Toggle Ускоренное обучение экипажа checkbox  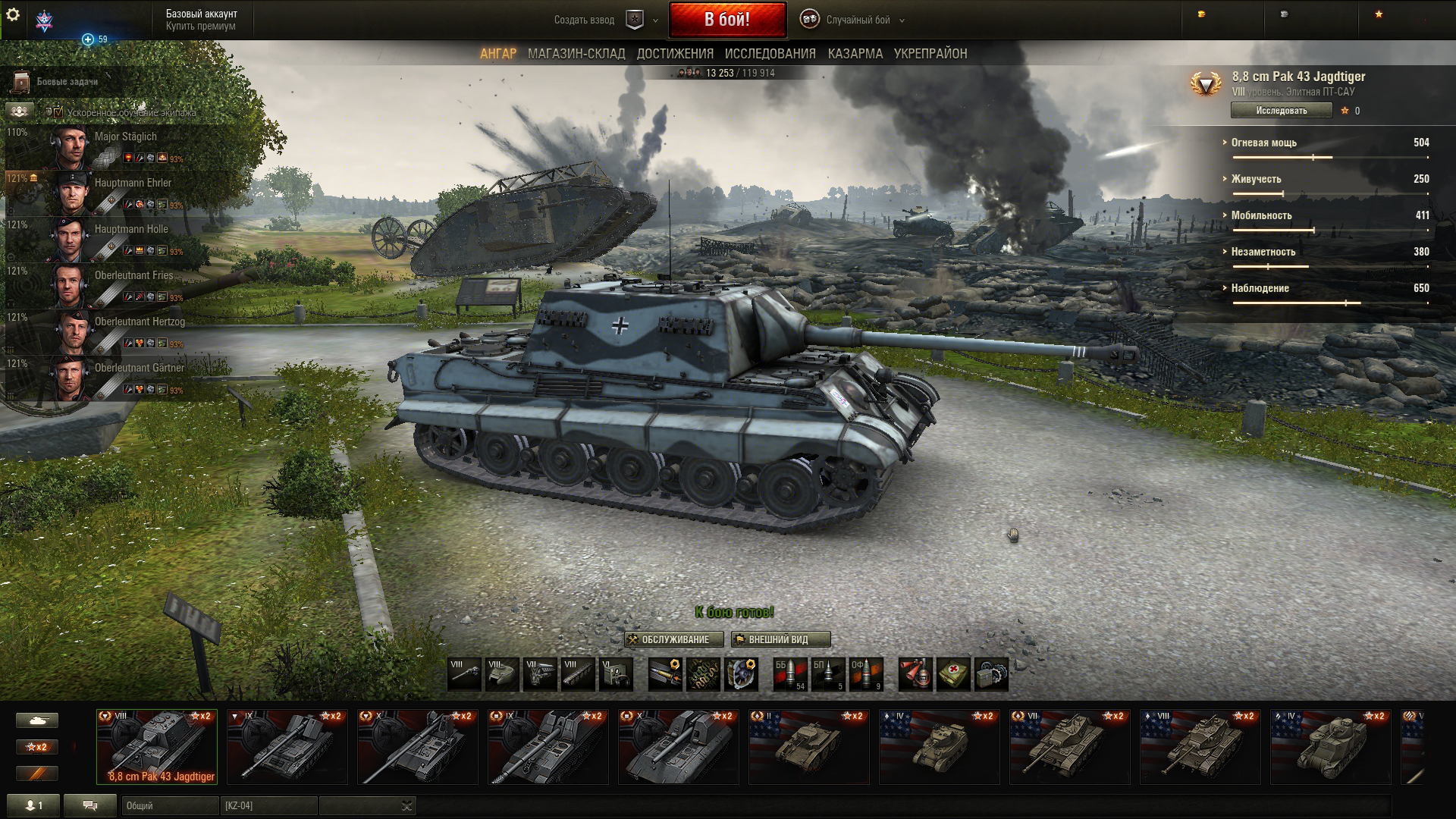tap(58, 112)
